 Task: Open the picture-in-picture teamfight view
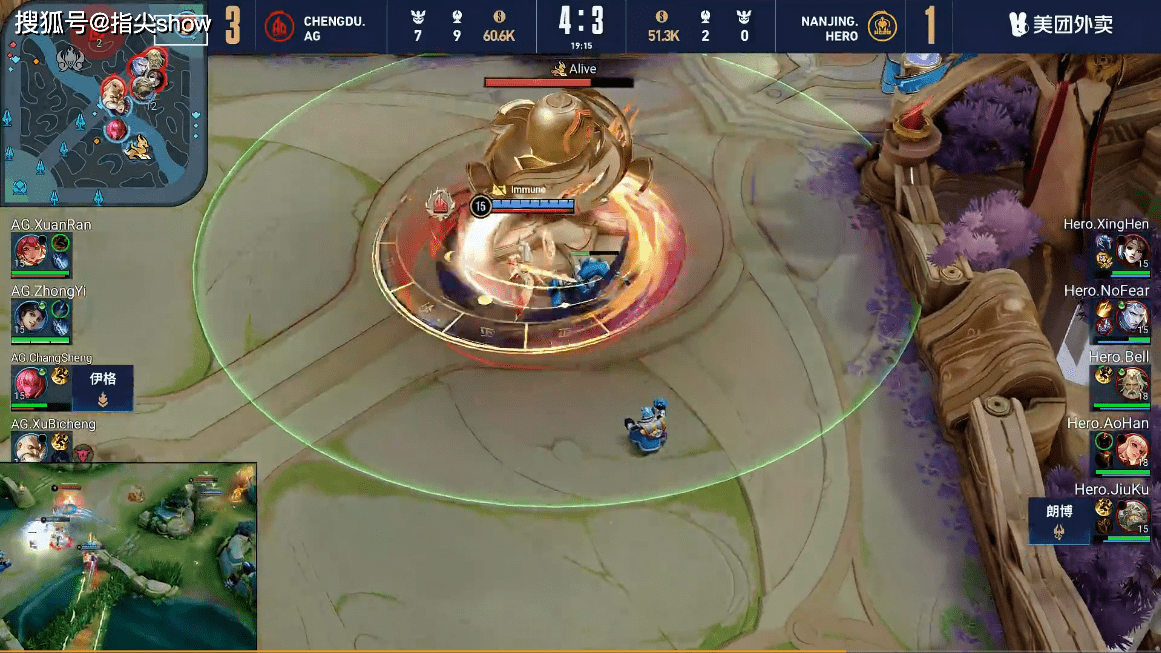click(128, 555)
